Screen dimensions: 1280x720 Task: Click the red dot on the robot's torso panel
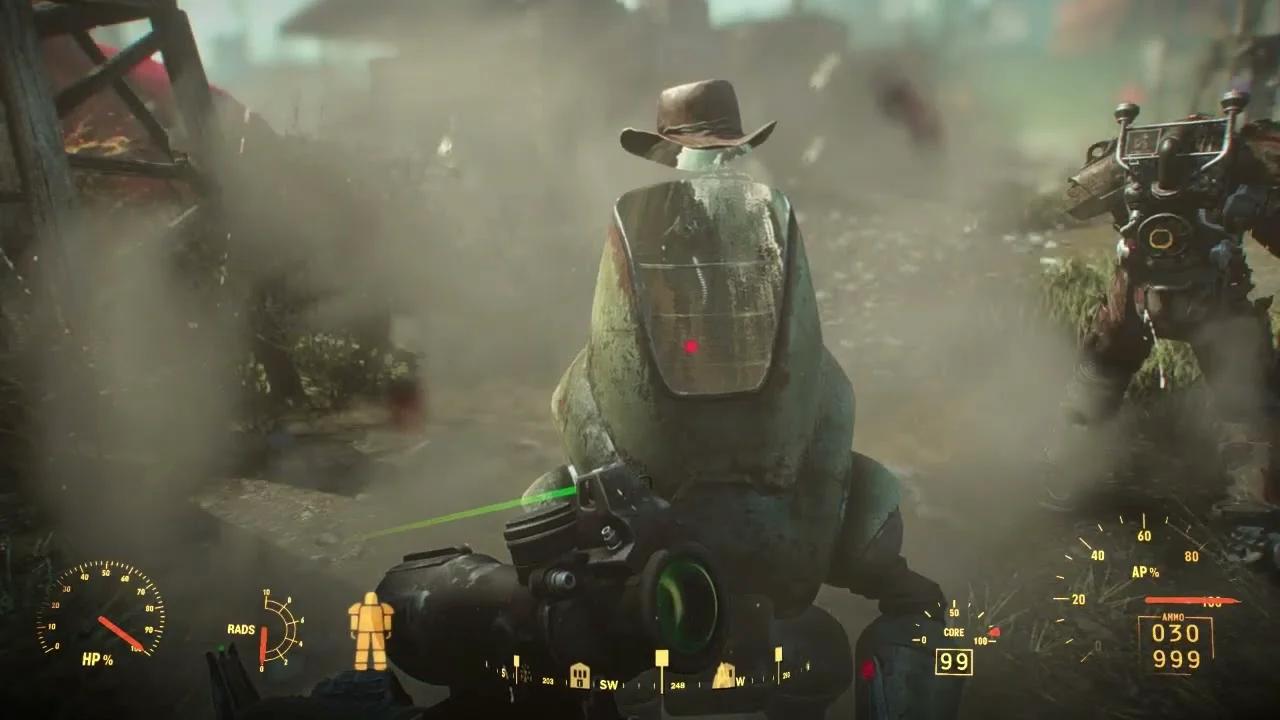coord(691,346)
